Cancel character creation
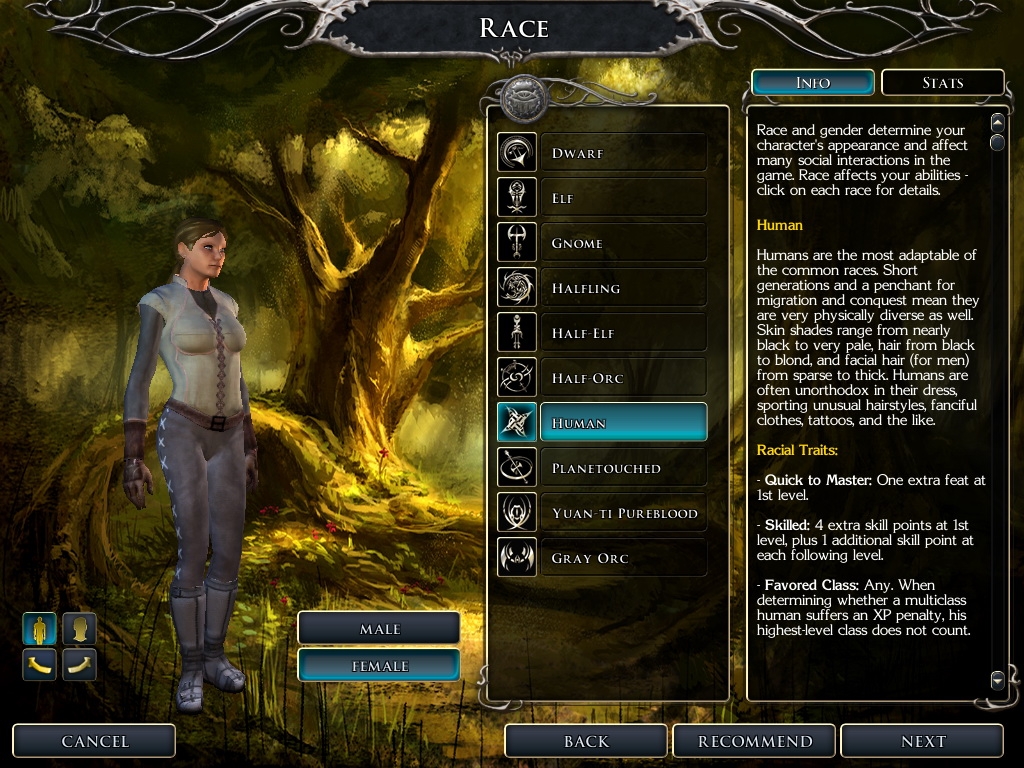This screenshot has width=1024, height=768. point(95,741)
